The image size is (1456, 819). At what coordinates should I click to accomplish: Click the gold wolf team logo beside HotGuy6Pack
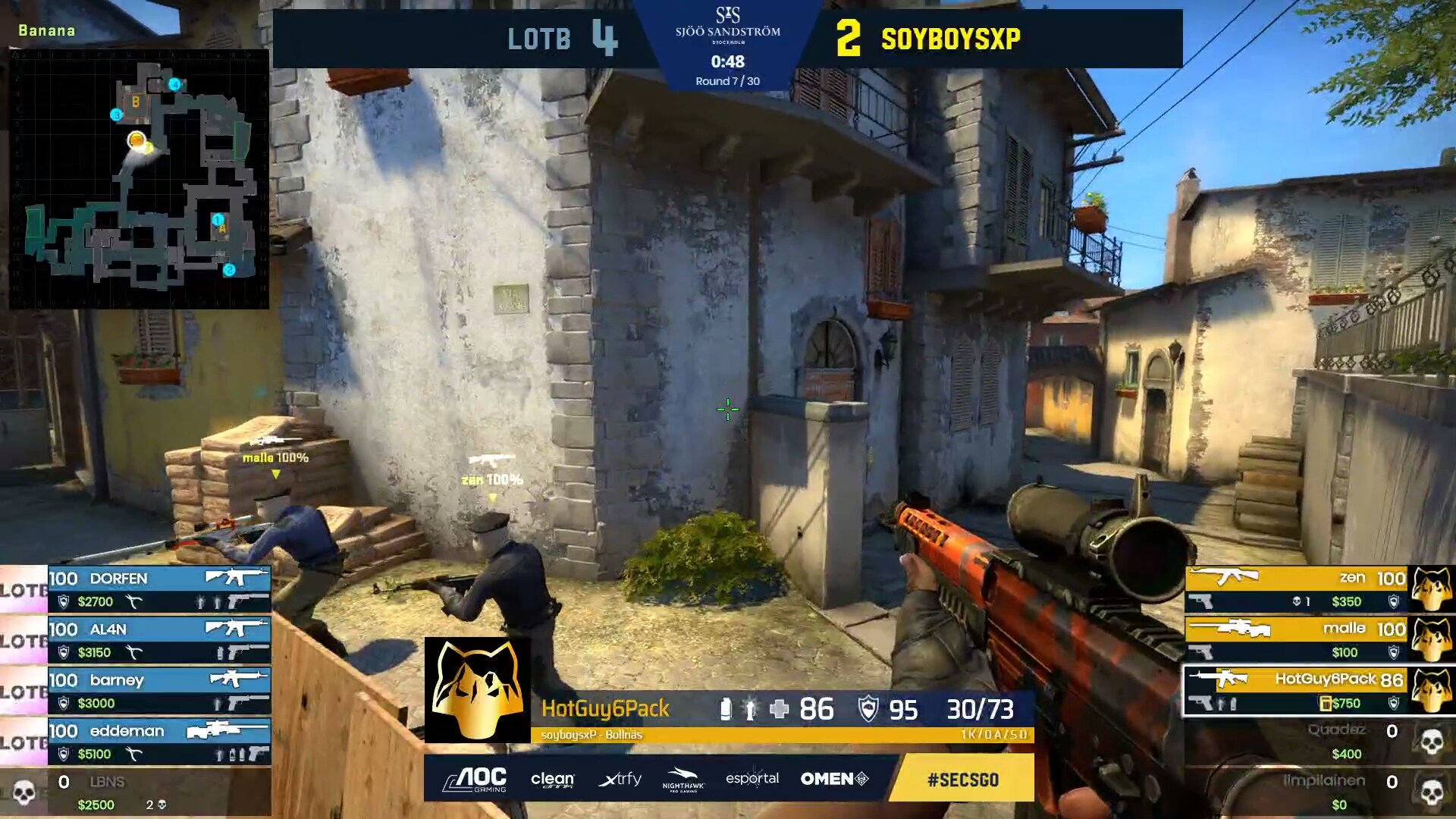477,689
